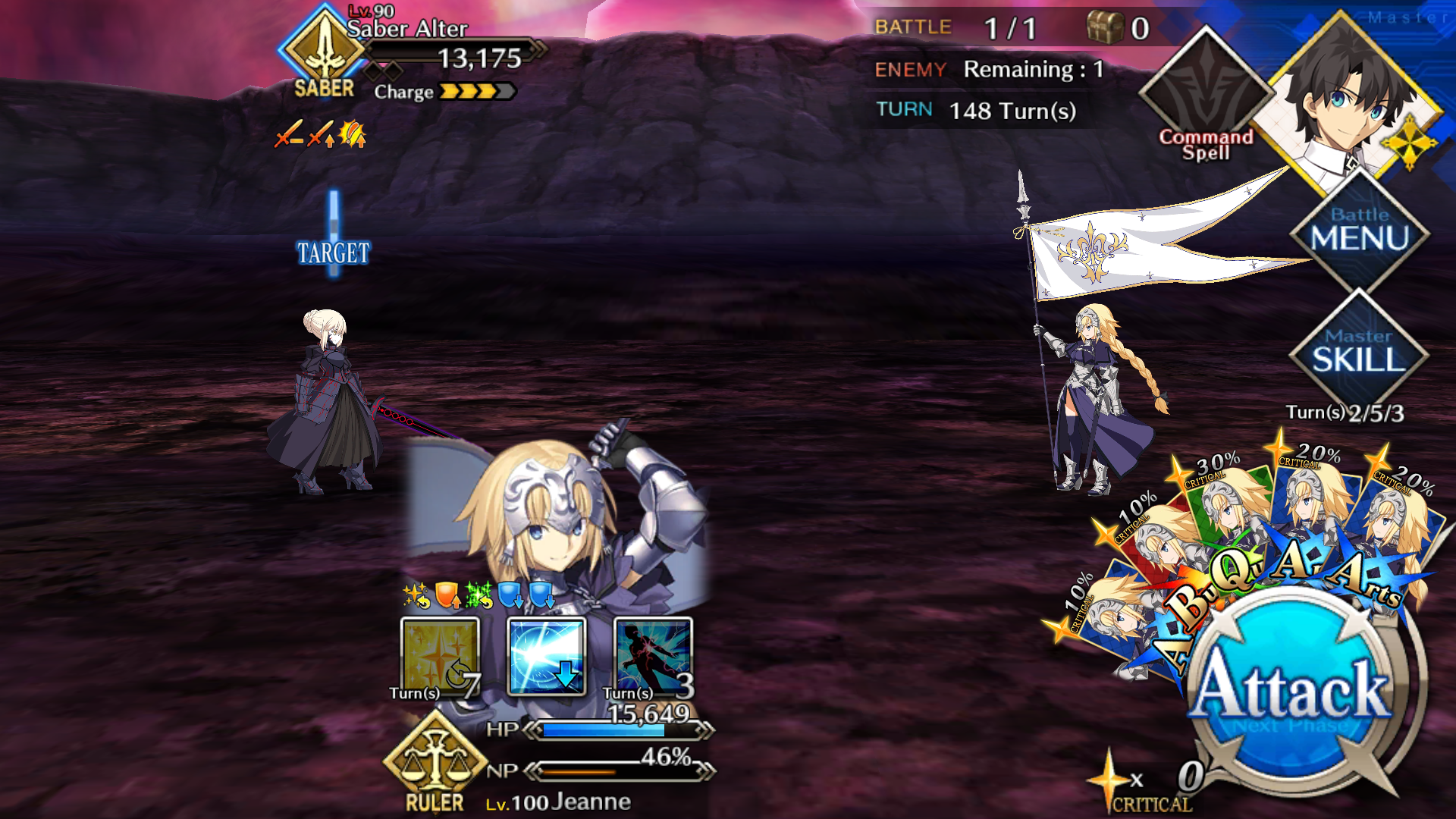View Jeanne's active buff icons row
Image resolution: width=1456 pixels, height=819 pixels.
coord(479,596)
